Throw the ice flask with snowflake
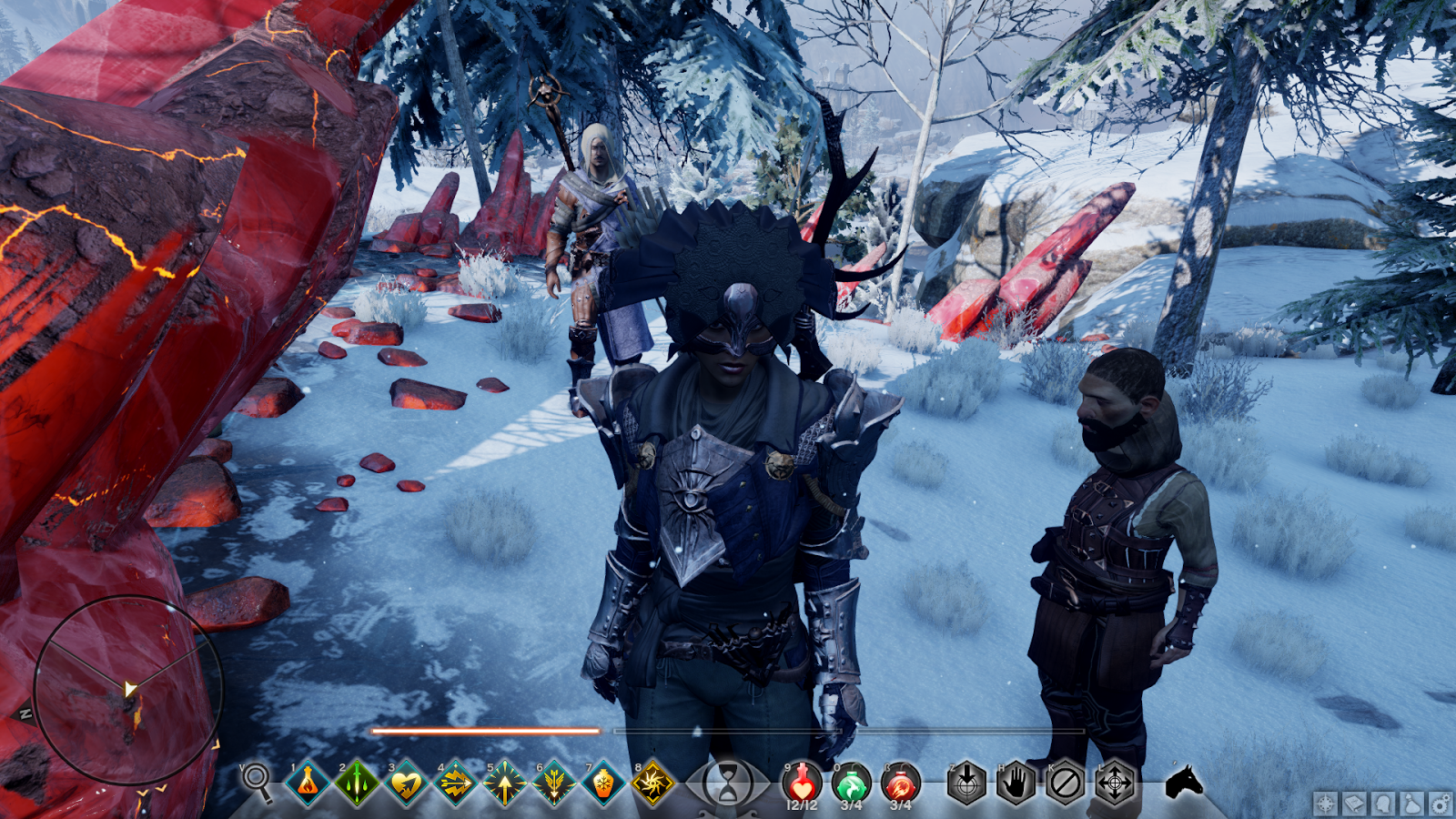 tap(602, 783)
